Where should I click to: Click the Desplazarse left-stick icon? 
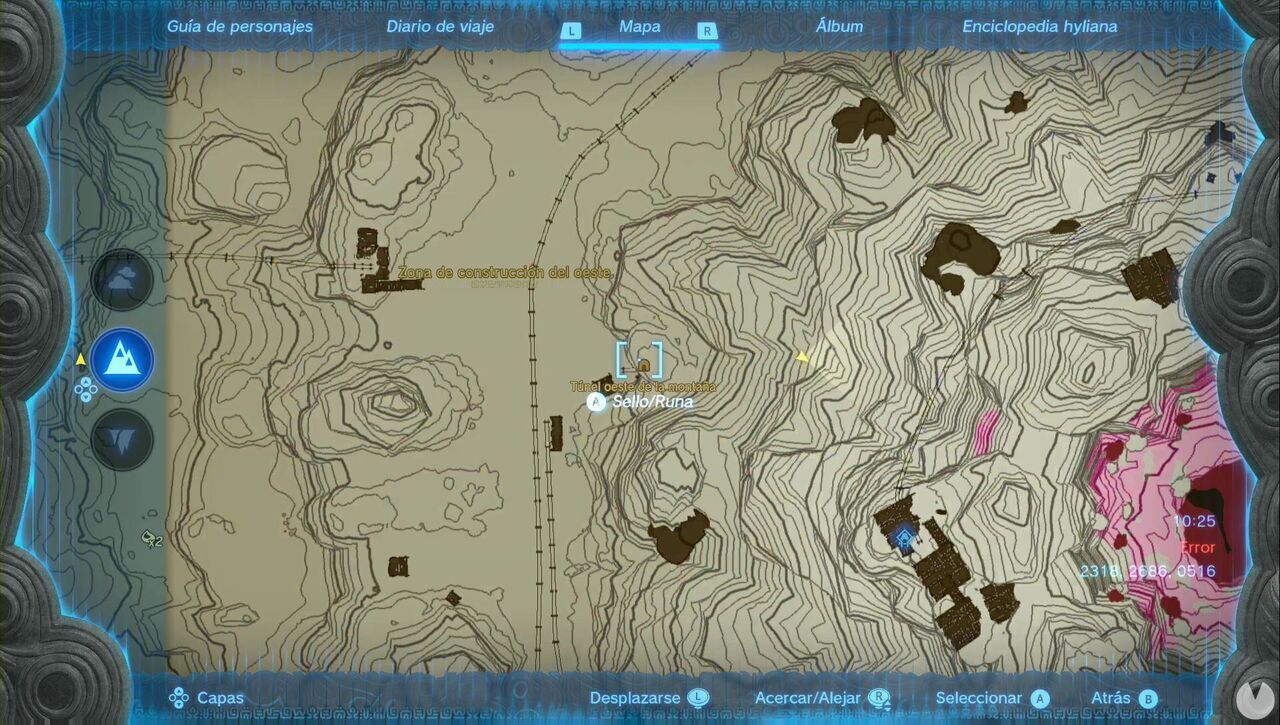[x=698, y=696]
